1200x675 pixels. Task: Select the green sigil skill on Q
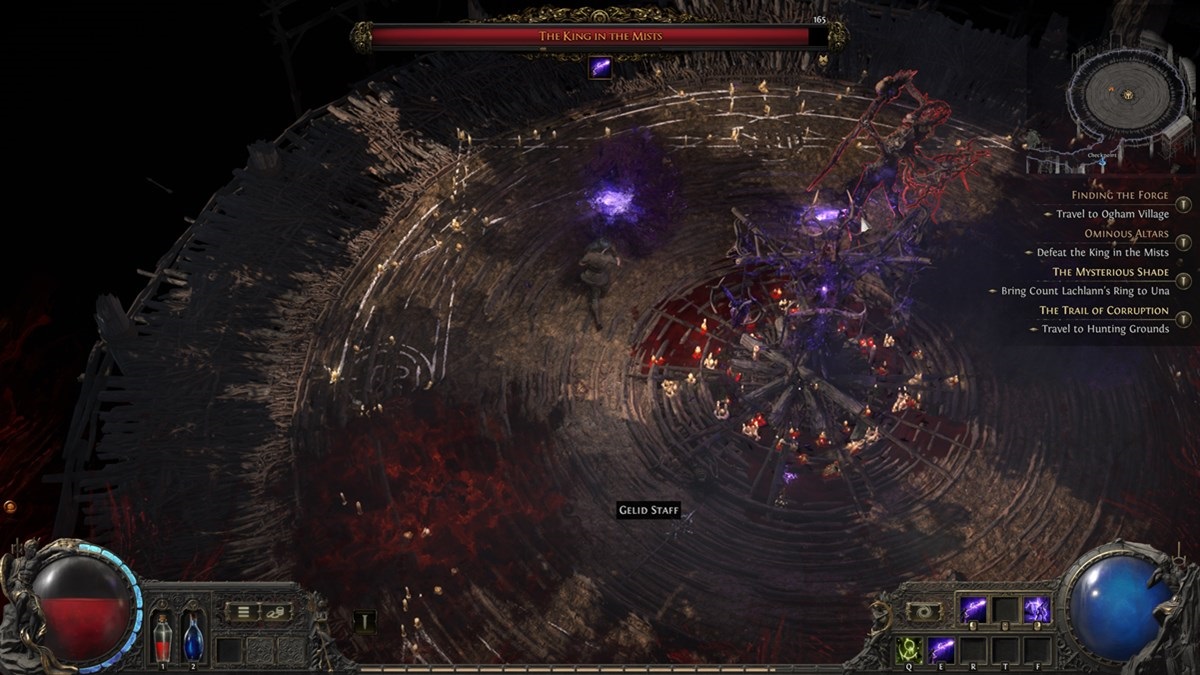(x=909, y=650)
